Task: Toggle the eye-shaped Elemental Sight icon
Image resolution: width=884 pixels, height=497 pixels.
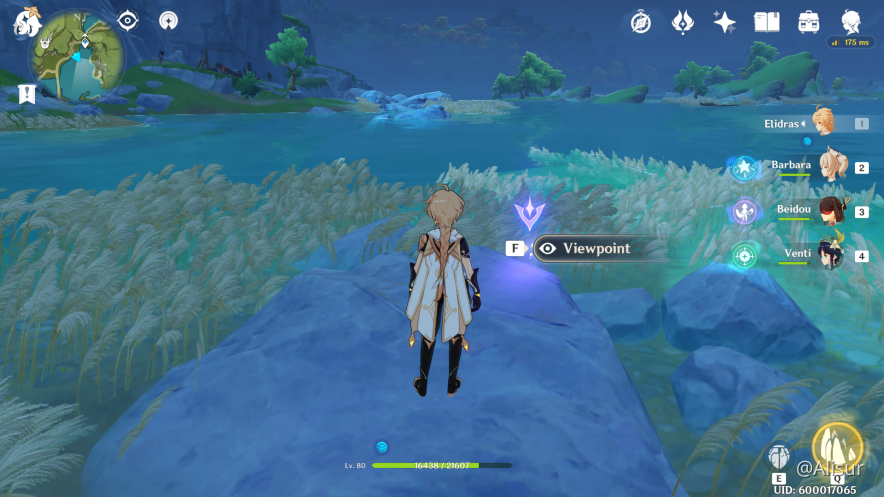Action: (128, 20)
